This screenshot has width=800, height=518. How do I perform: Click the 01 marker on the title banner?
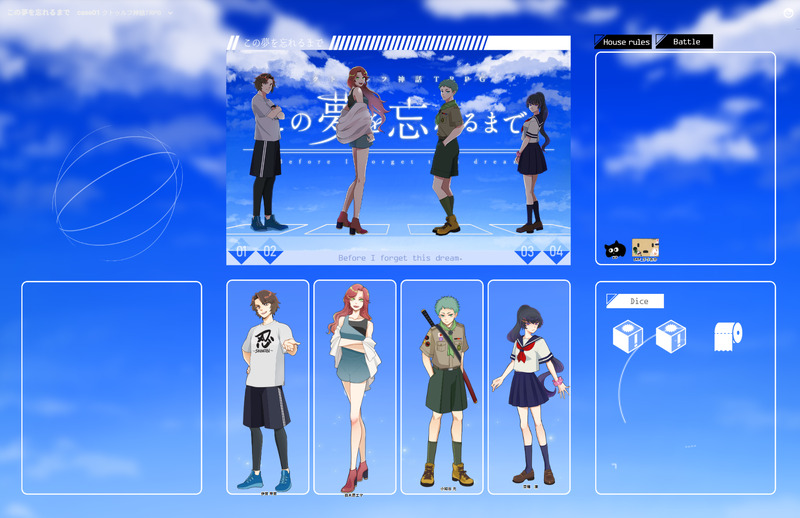[241, 251]
